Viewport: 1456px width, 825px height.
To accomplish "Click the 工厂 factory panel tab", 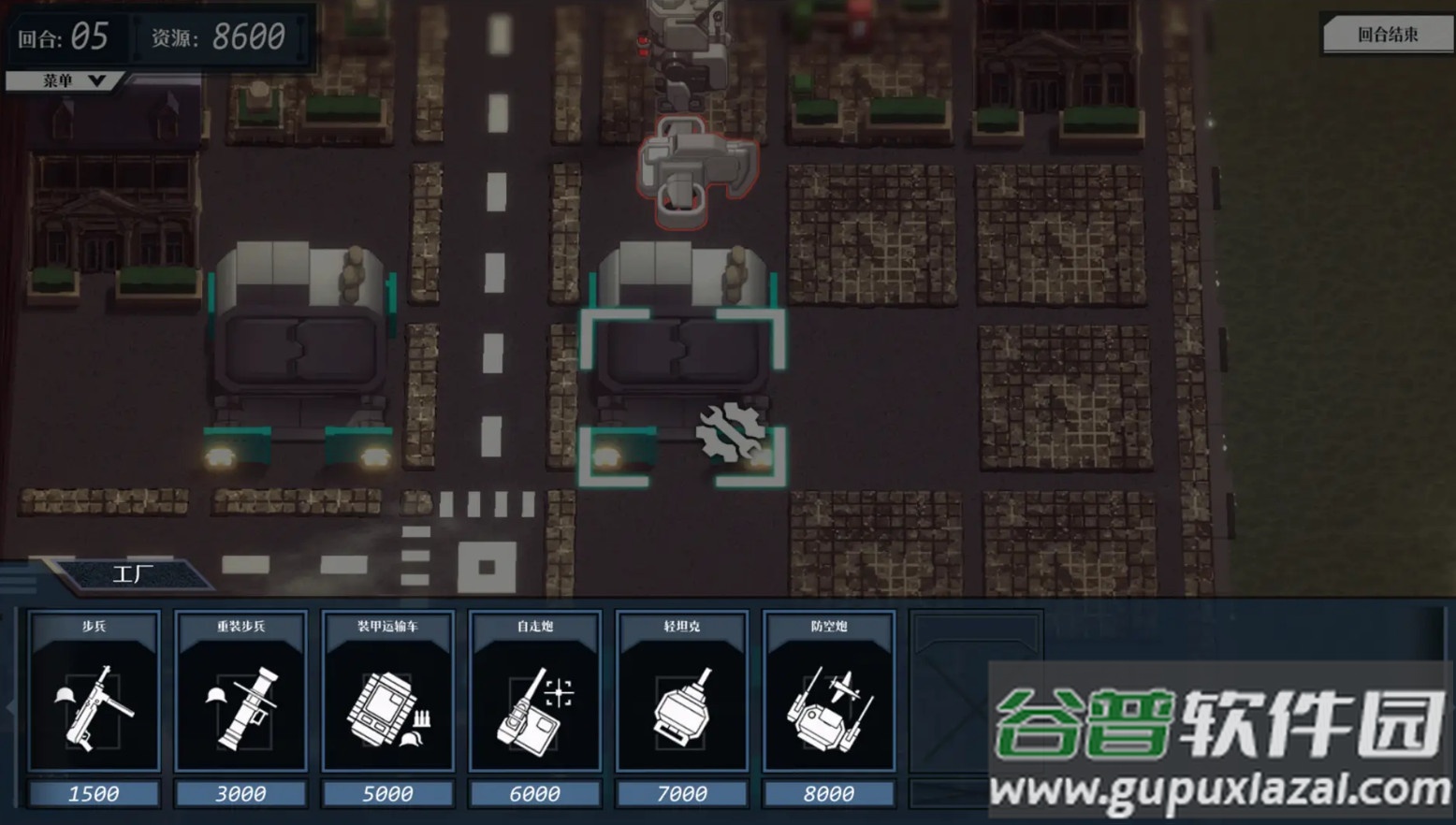I will pos(133,573).
